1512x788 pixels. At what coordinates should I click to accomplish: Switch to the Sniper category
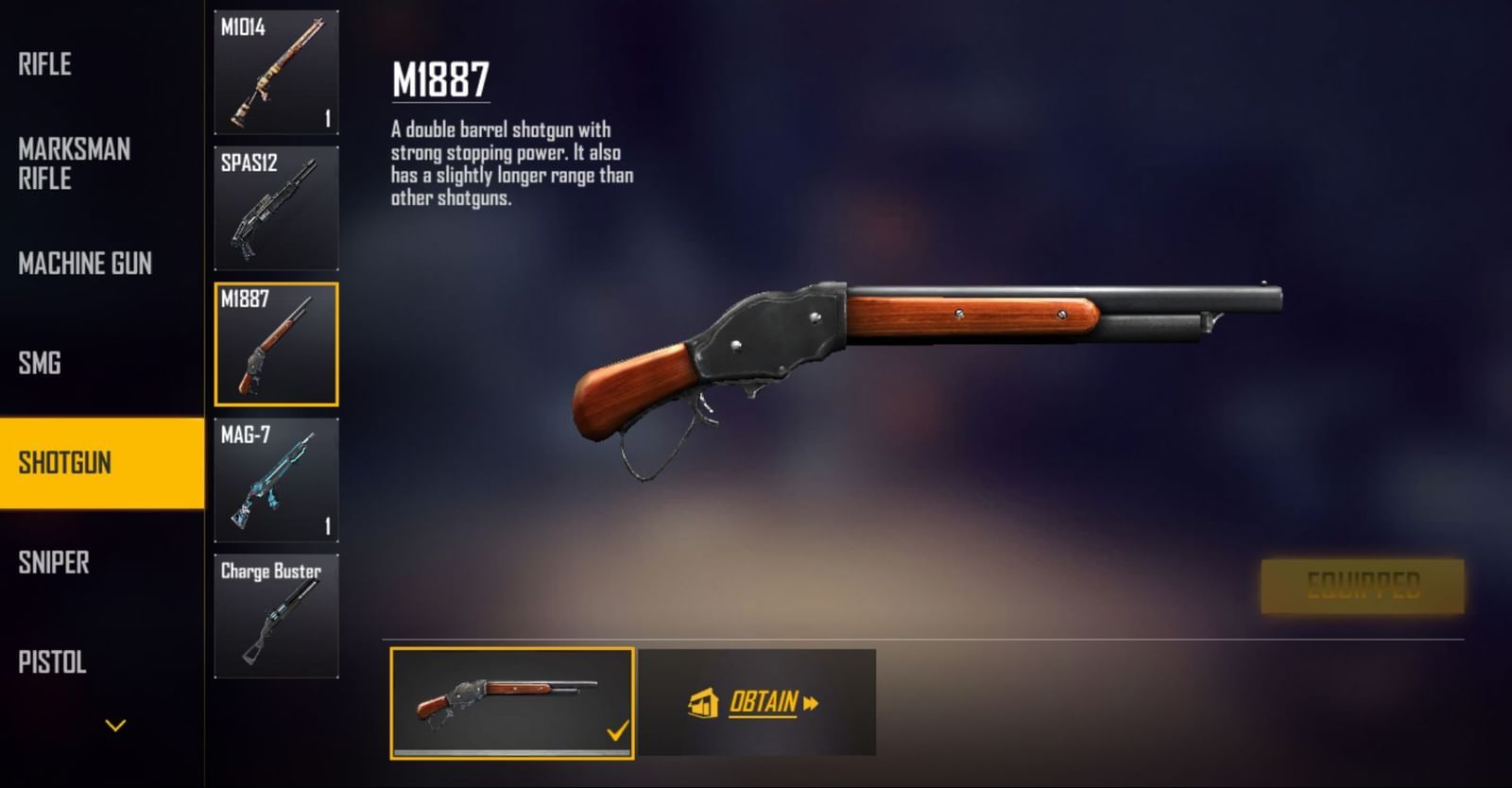pos(55,564)
